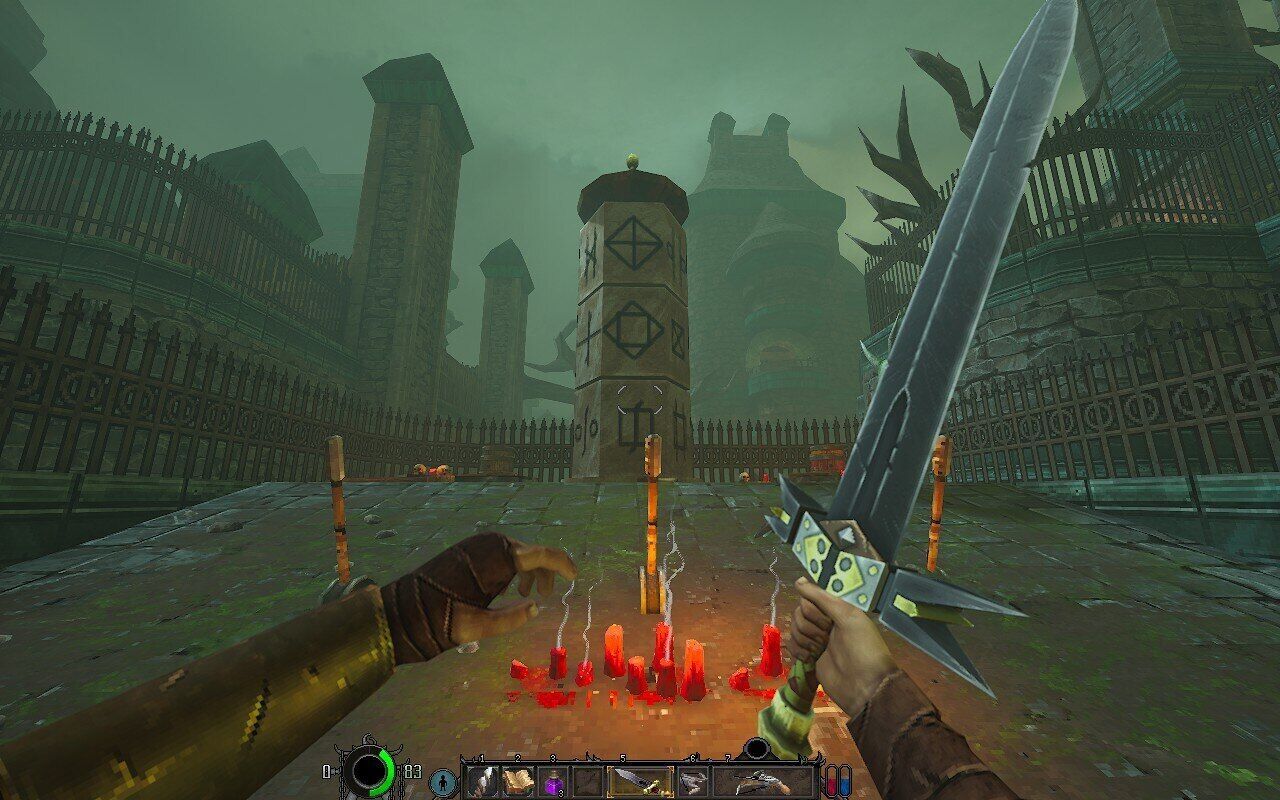Select the spellbook in hotbar slot 2
Viewport: 1280px width, 800px height.
click(x=517, y=781)
